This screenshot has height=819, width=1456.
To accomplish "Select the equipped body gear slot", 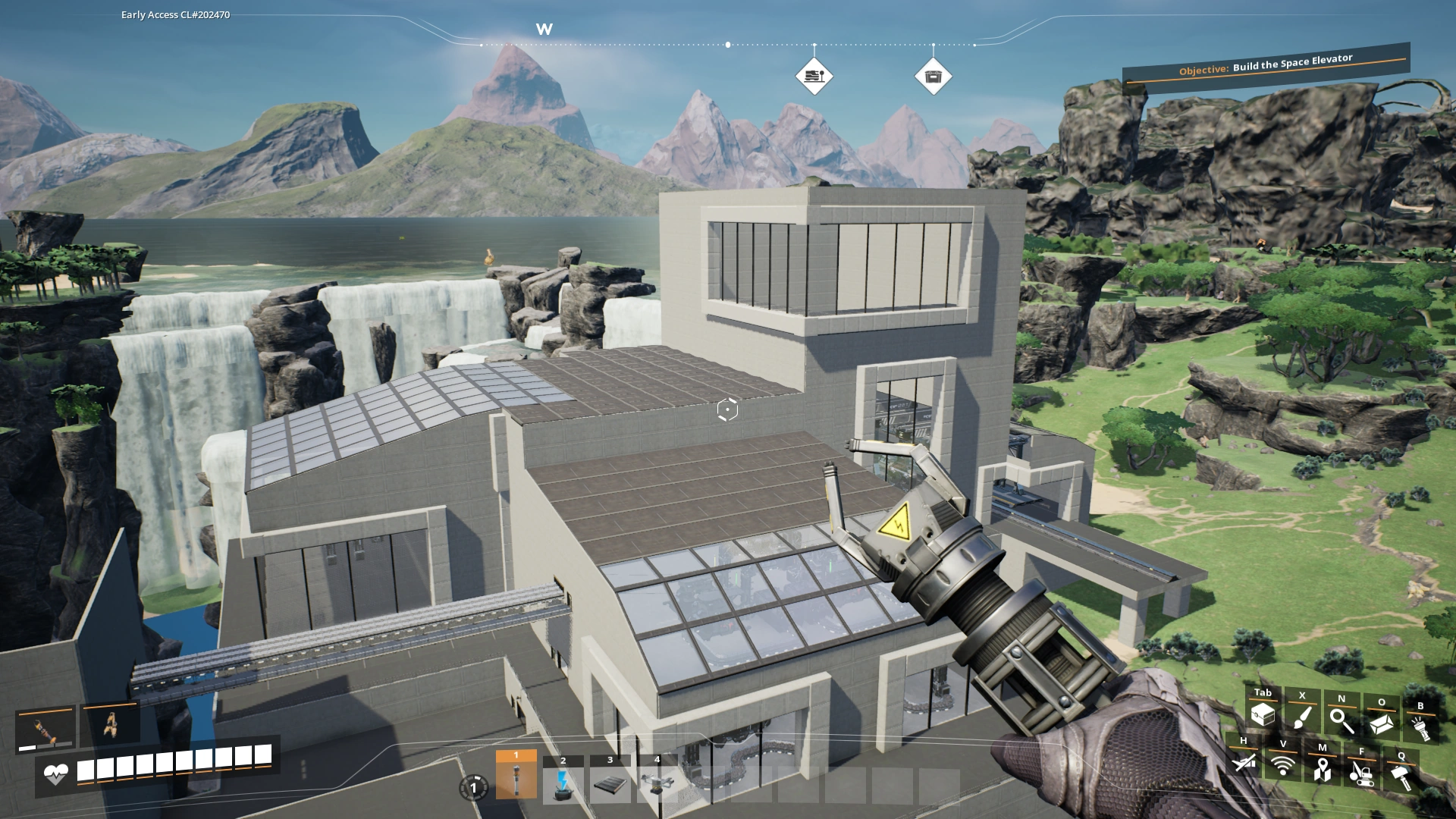I will (x=111, y=725).
